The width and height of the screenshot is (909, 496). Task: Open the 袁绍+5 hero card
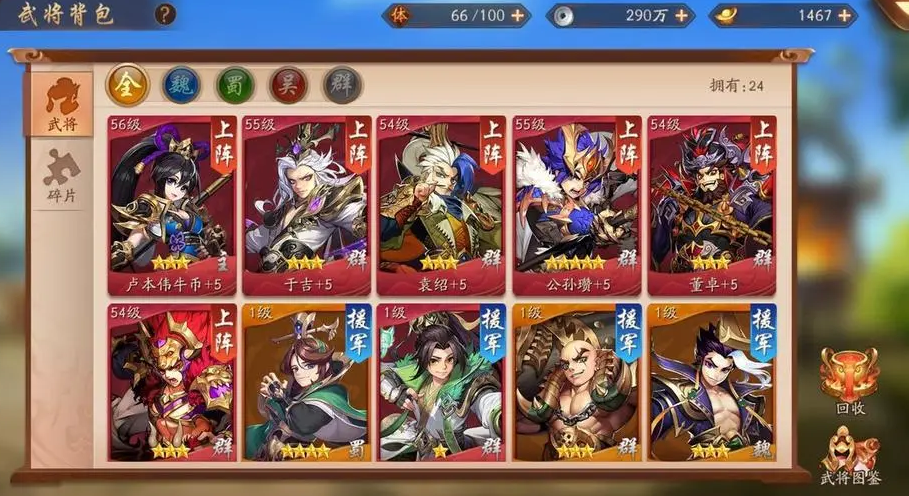point(442,205)
